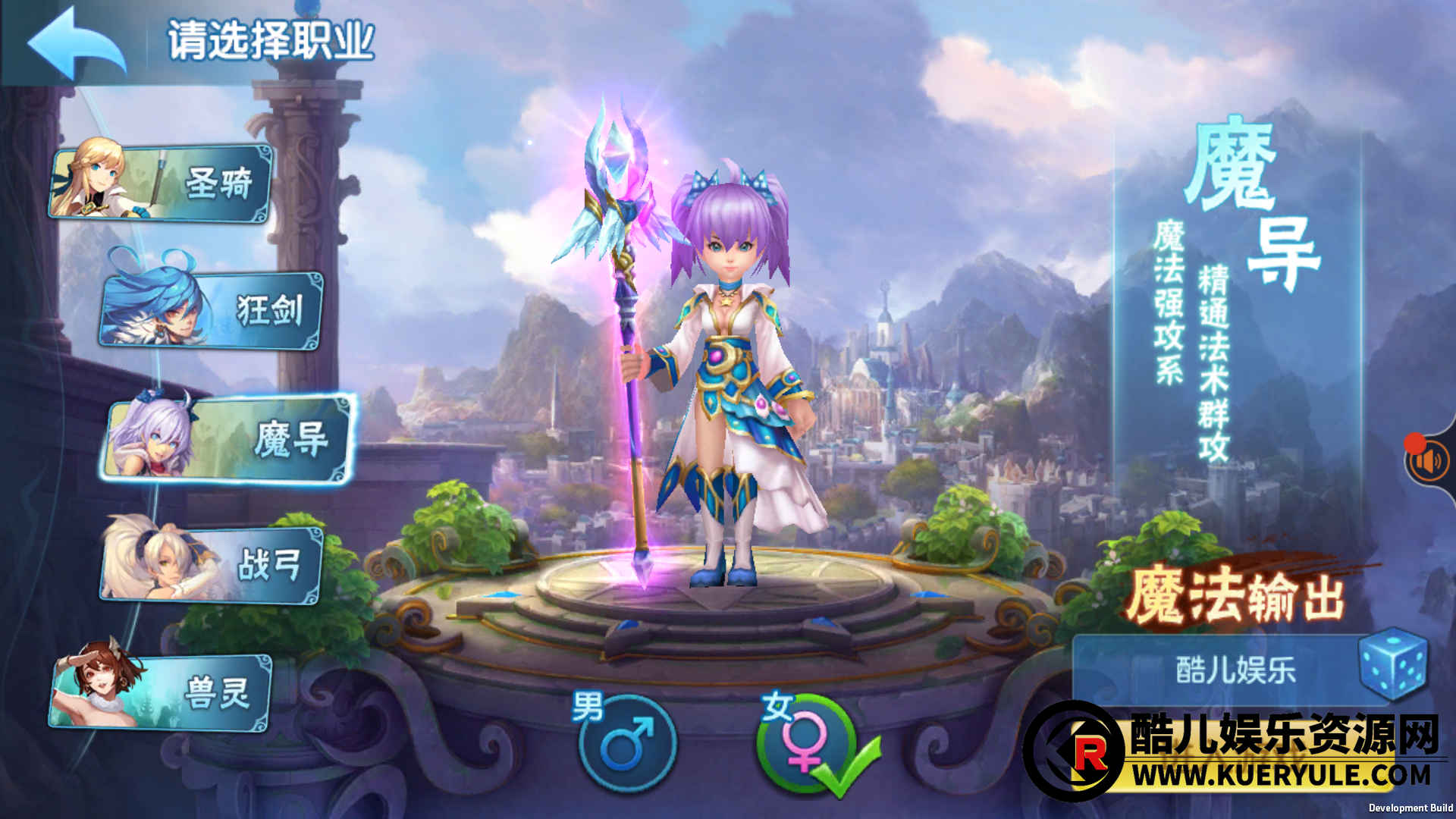
Task: Choose the 狂剑 class
Action: pos(212,310)
